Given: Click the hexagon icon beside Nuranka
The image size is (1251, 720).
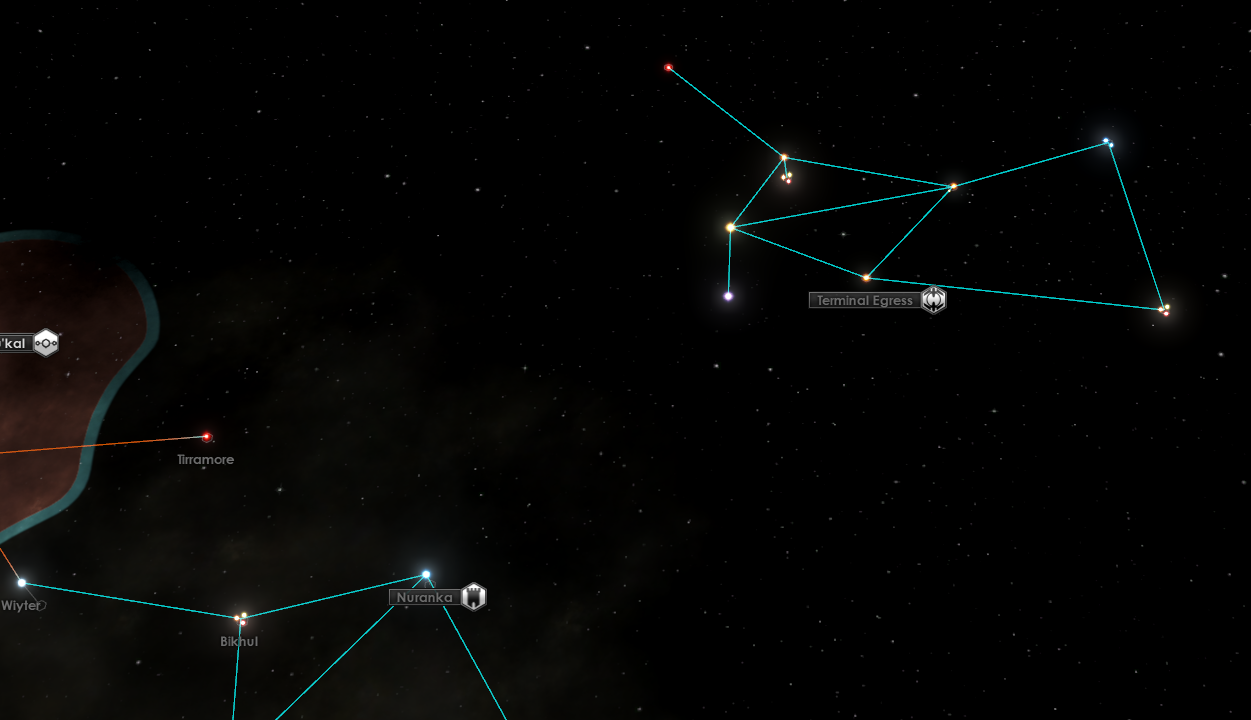Looking at the screenshot, I should [x=474, y=597].
